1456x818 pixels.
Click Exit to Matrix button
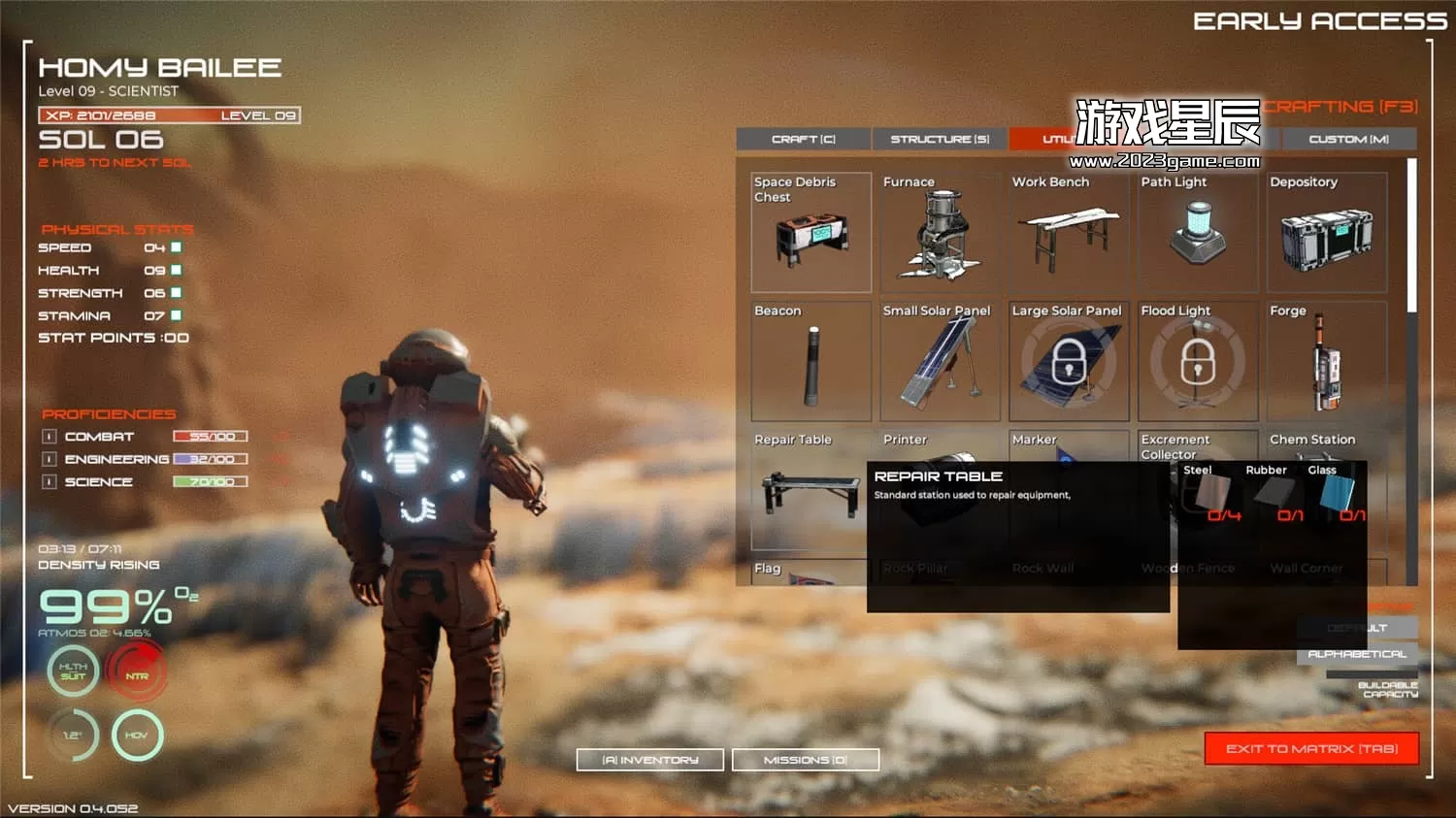coord(1311,749)
